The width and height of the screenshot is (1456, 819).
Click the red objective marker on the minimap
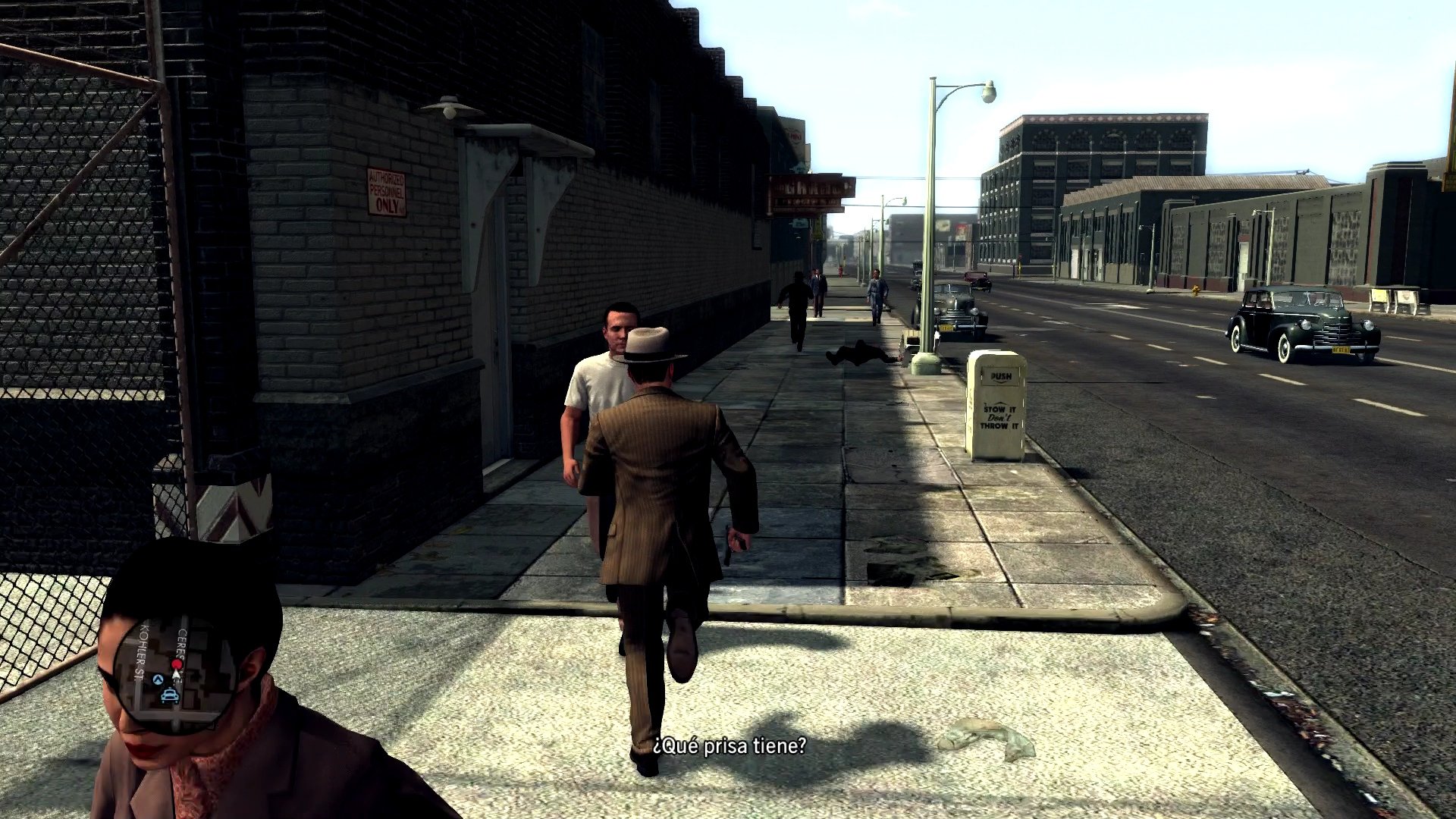point(177,663)
